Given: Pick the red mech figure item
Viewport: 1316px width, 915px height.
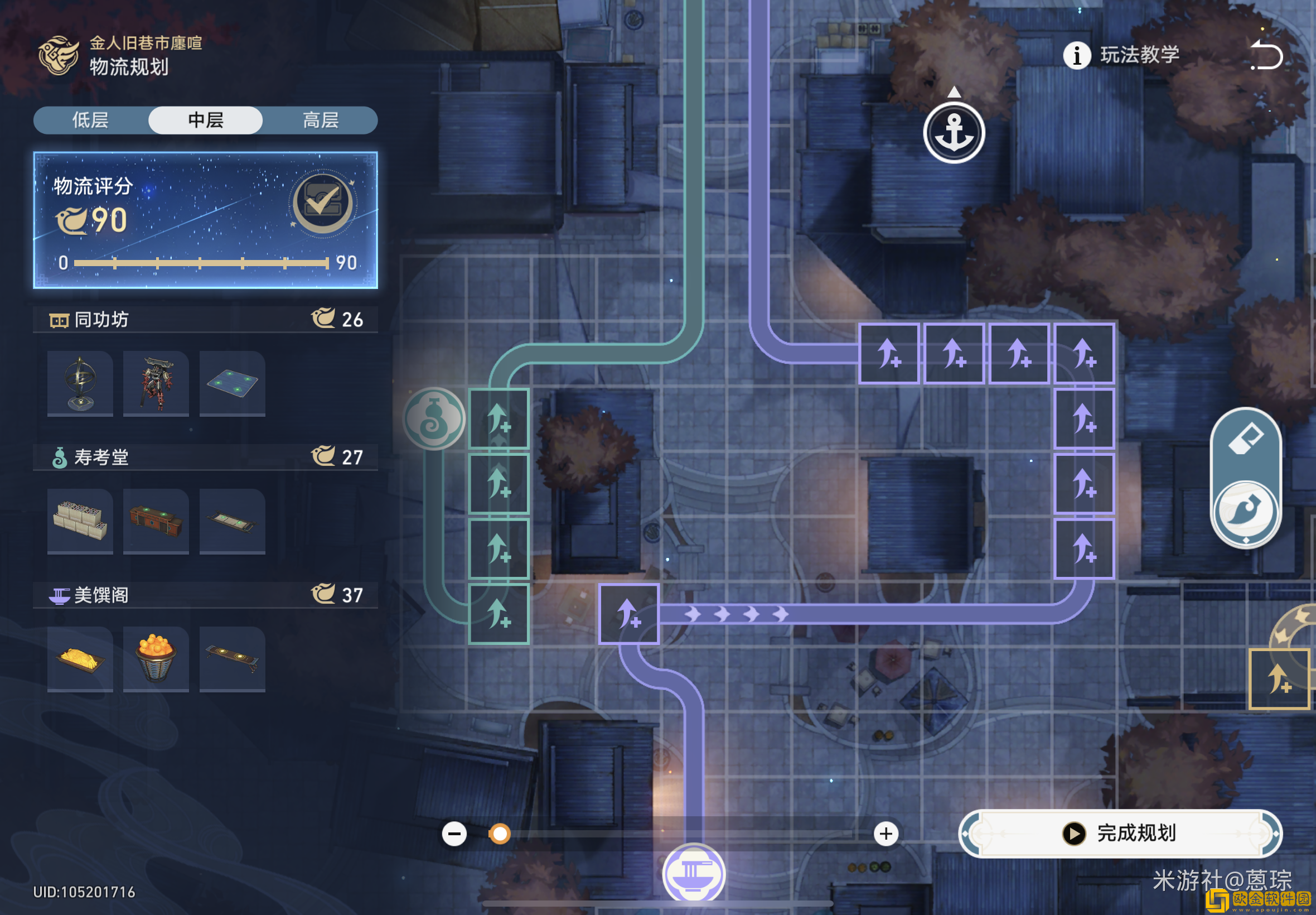Looking at the screenshot, I should coord(156,383).
